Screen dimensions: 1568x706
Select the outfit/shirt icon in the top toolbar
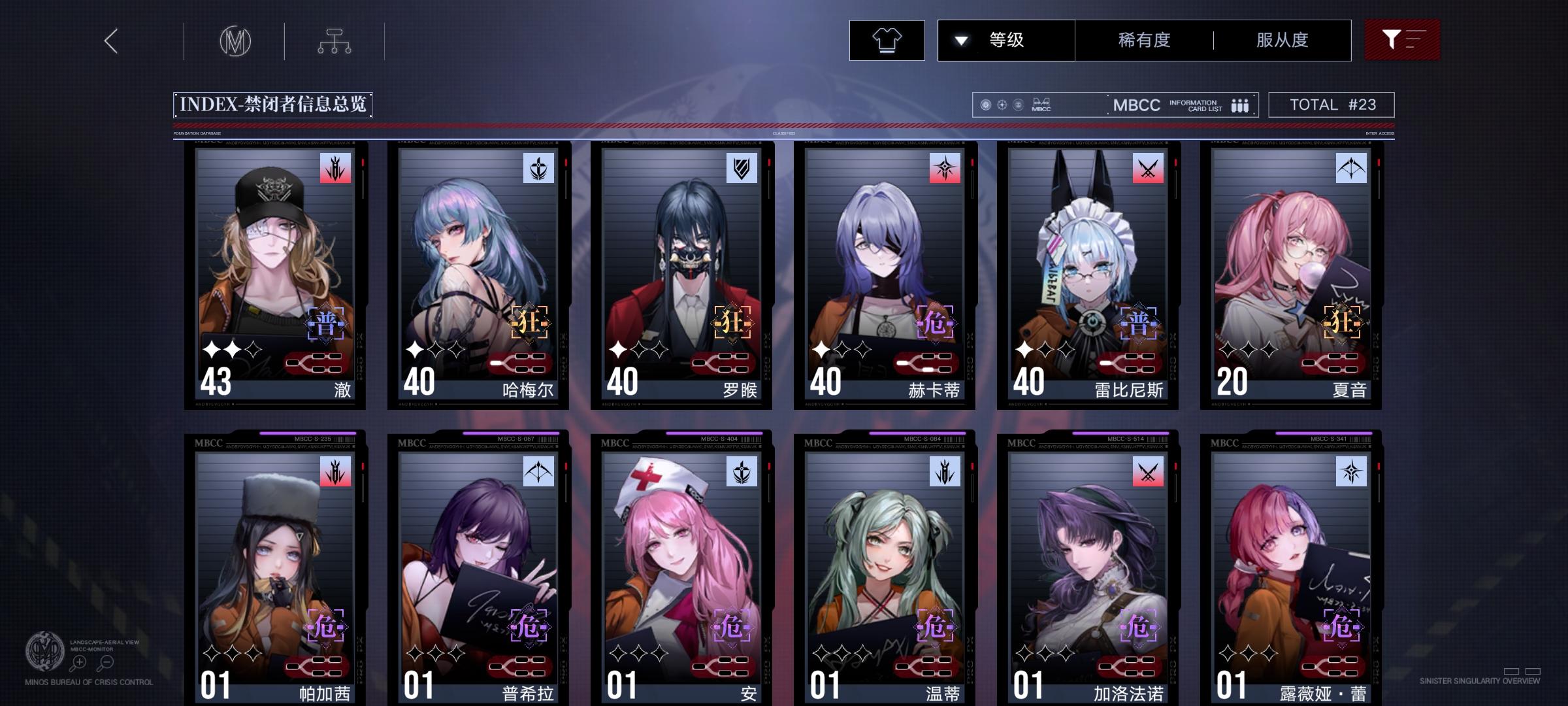coord(887,40)
